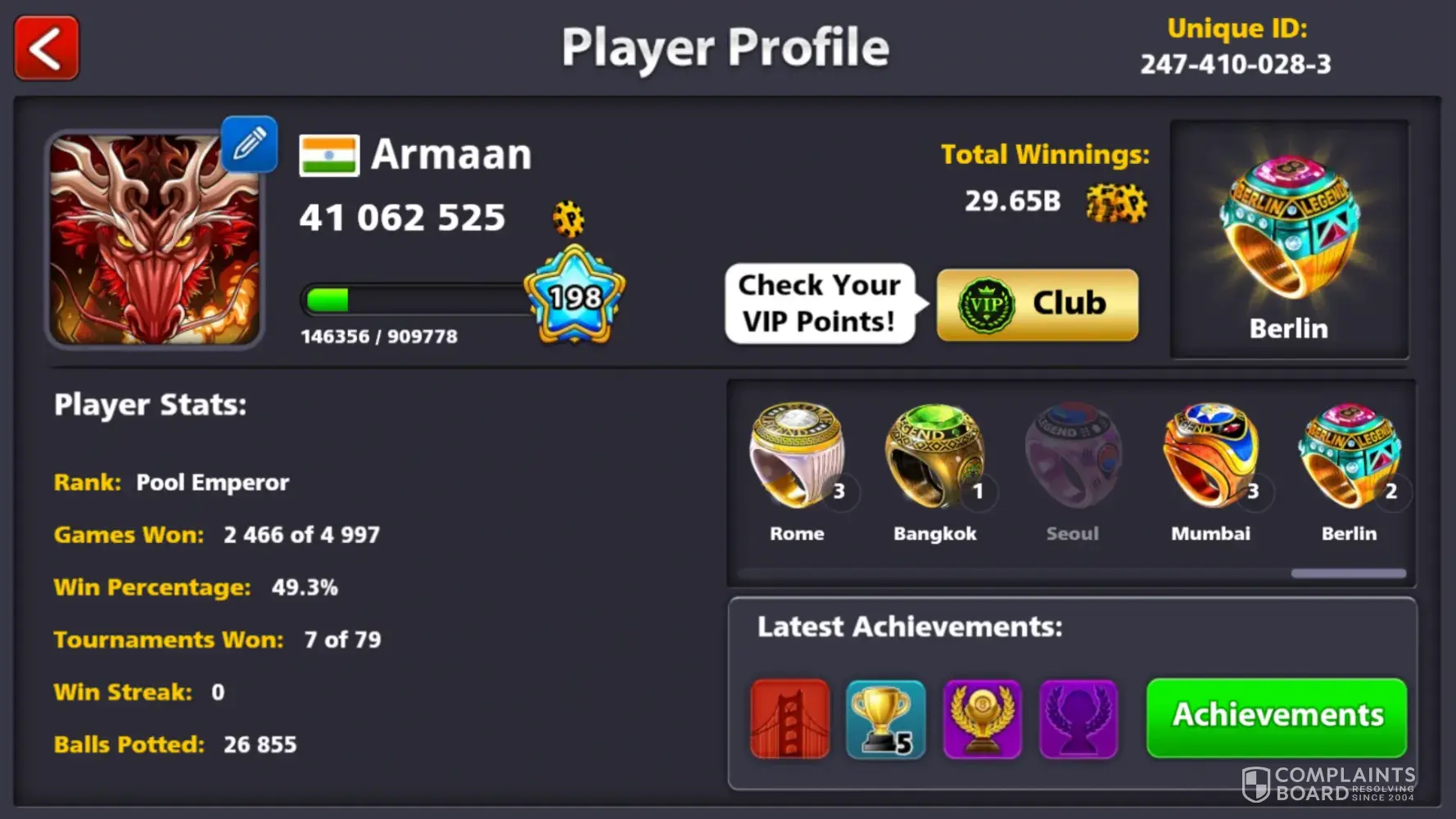This screenshot has height=819, width=1456.
Task: View the trophy achievement numbered 5
Action: pyautogui.click(x=886, y=718)
